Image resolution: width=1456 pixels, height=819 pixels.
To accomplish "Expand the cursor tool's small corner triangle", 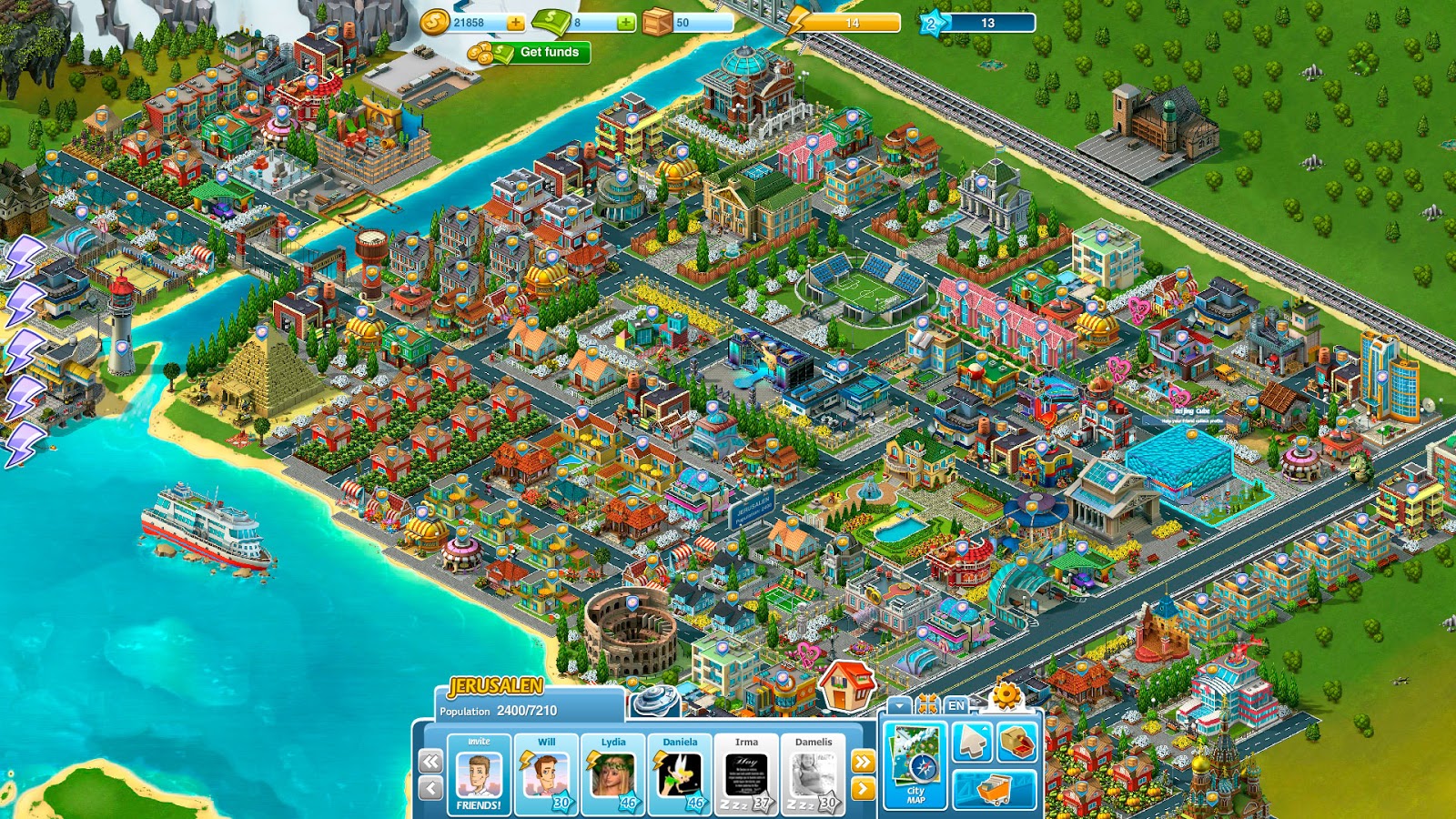I will click(x=985, y=728).
